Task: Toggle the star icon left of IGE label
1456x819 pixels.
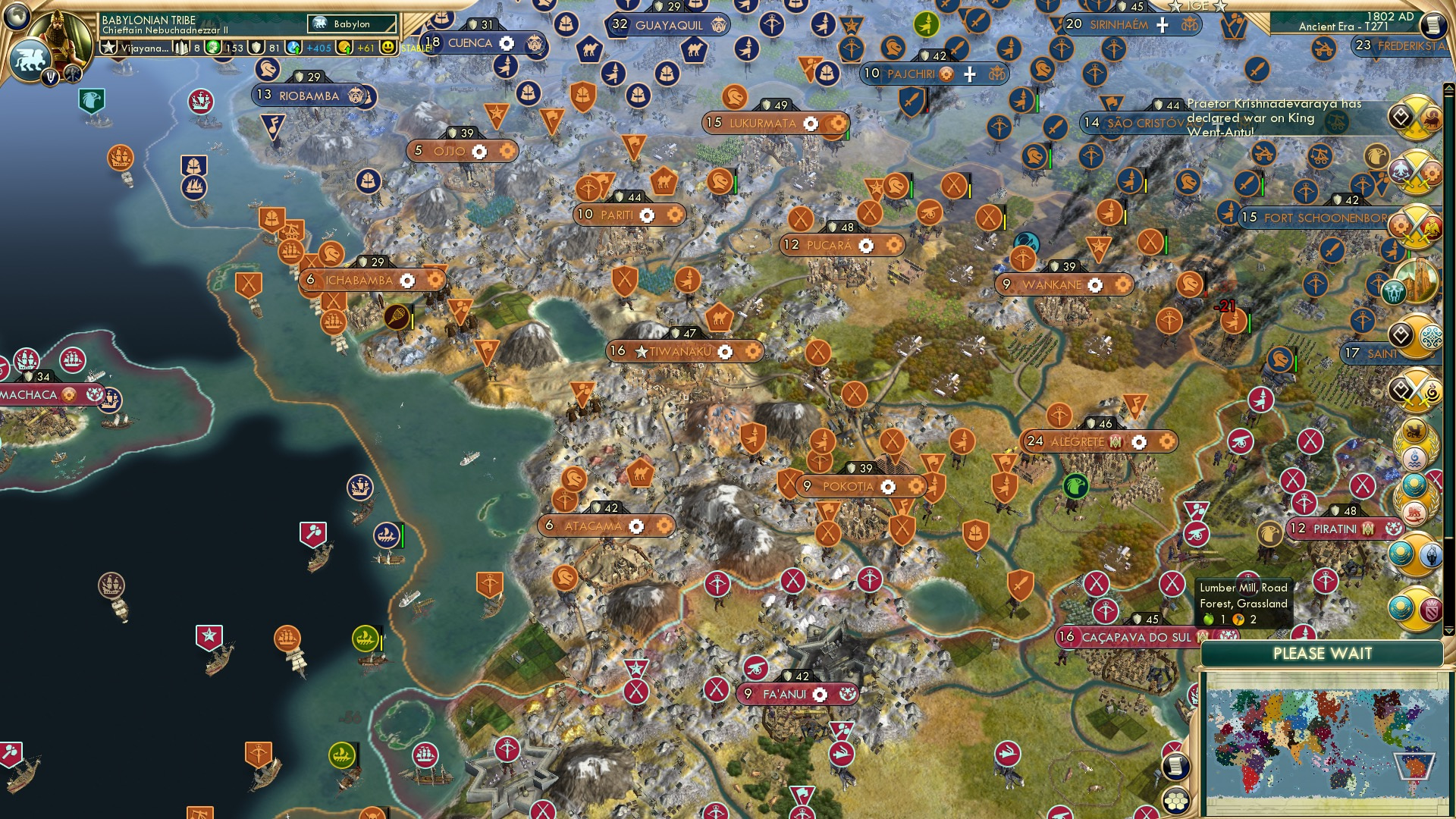Action: tap(1175, 7)
